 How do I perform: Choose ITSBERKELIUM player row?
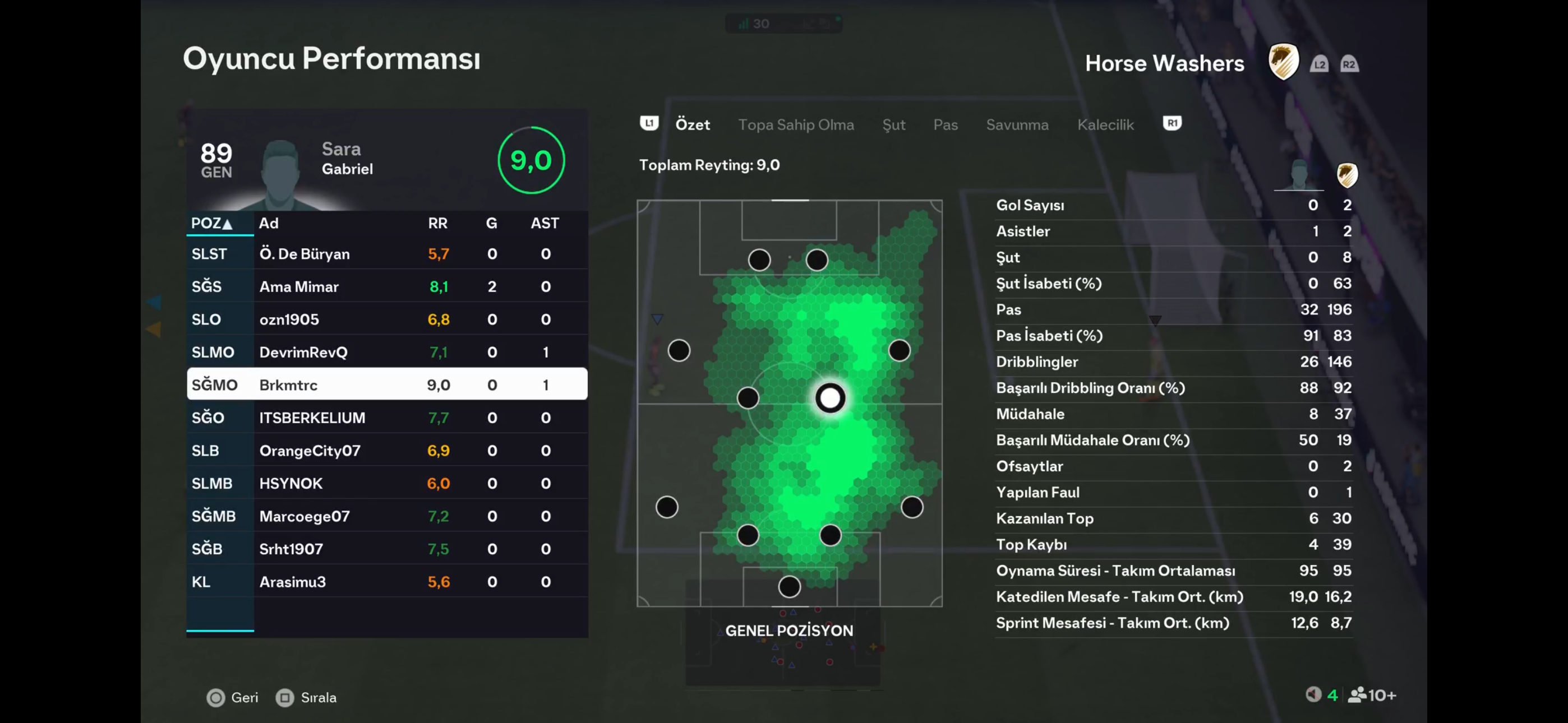pyautogui.click(x=386, y=418)
